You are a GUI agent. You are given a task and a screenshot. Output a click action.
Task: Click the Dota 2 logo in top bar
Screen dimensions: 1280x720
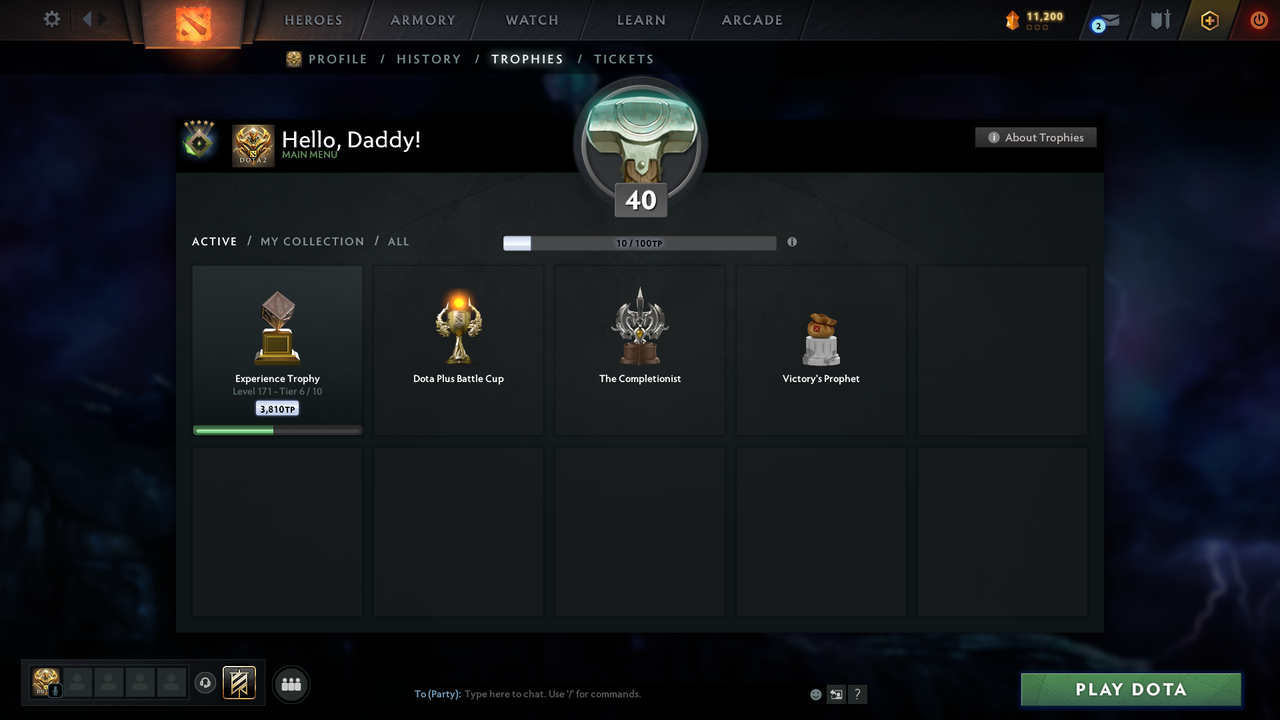coord(195,20)
